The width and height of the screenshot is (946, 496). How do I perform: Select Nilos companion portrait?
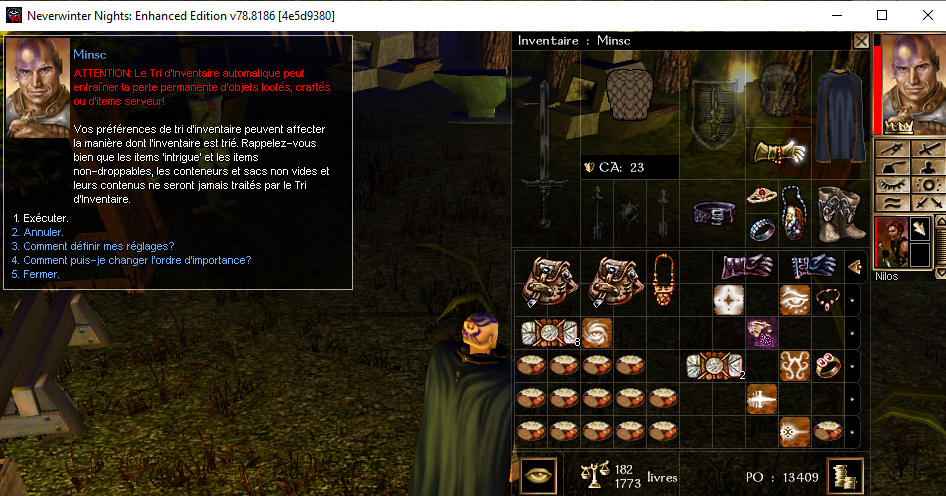(891, 242)
